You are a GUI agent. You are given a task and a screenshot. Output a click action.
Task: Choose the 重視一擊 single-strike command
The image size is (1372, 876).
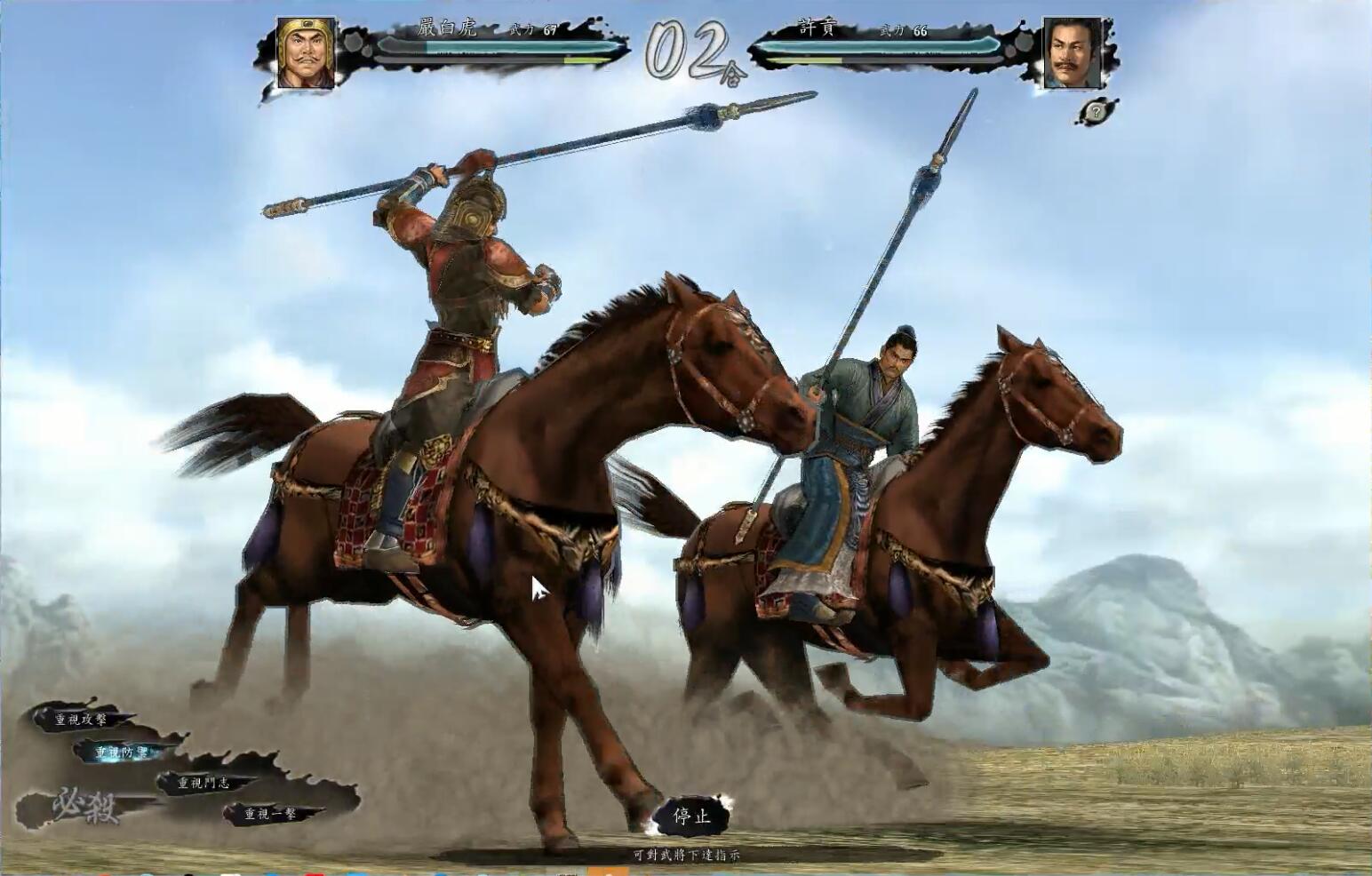click(x=269, y=813)
